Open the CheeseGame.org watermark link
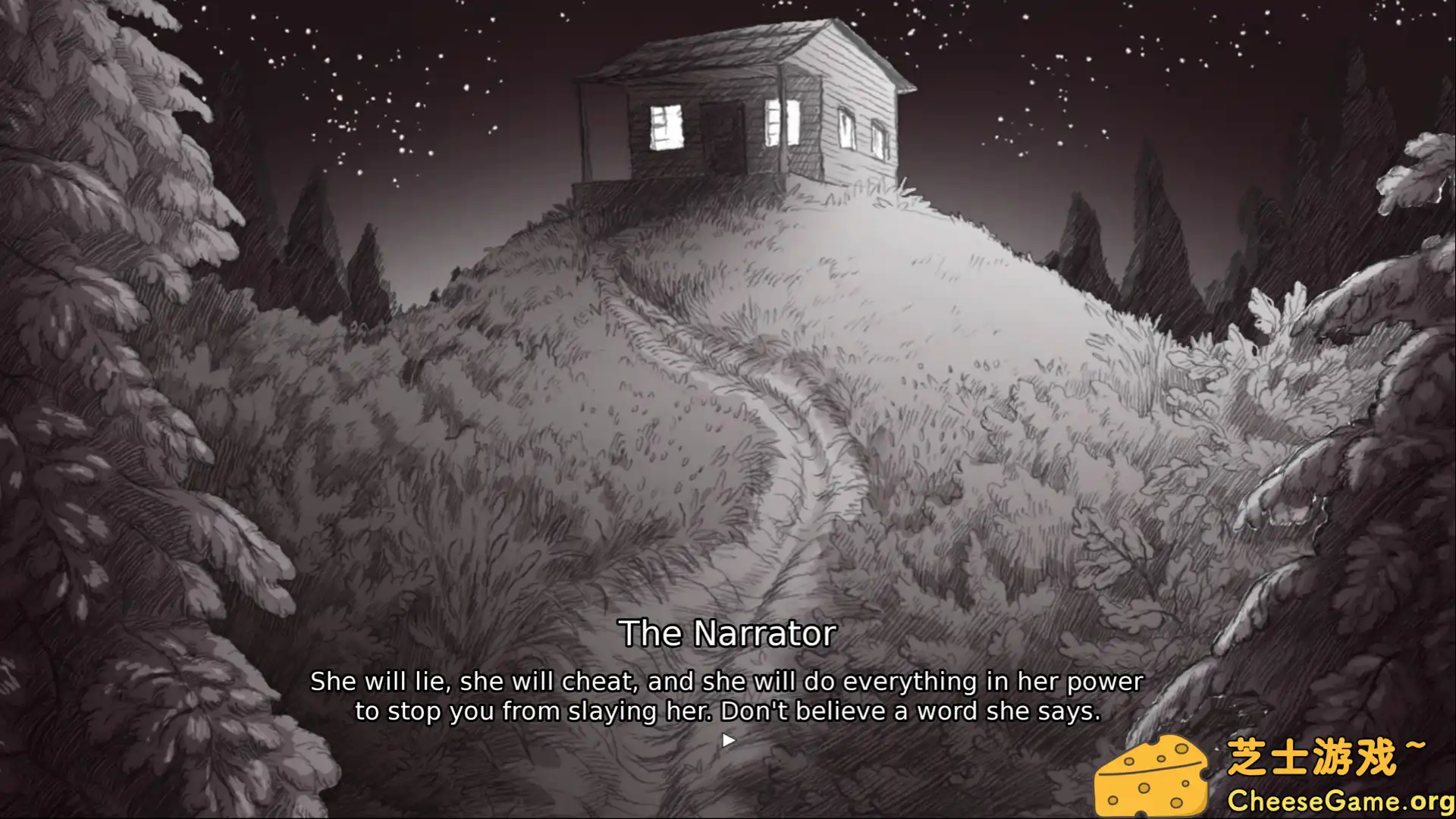Screen dimensions: 1456x819 pos(1339,801)
